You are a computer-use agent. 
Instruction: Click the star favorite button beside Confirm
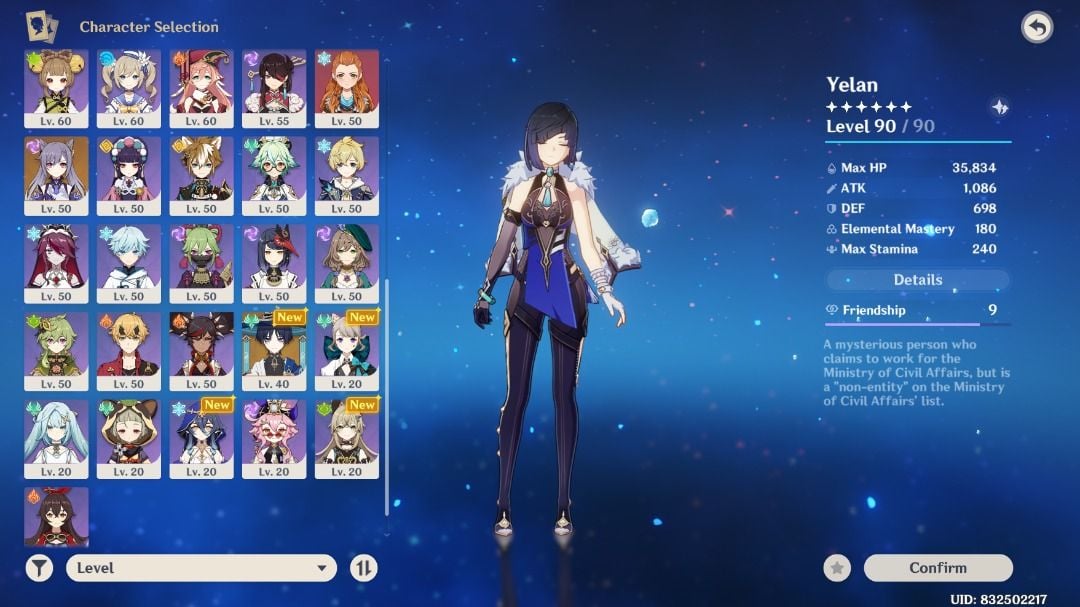[x=837, y=568]
